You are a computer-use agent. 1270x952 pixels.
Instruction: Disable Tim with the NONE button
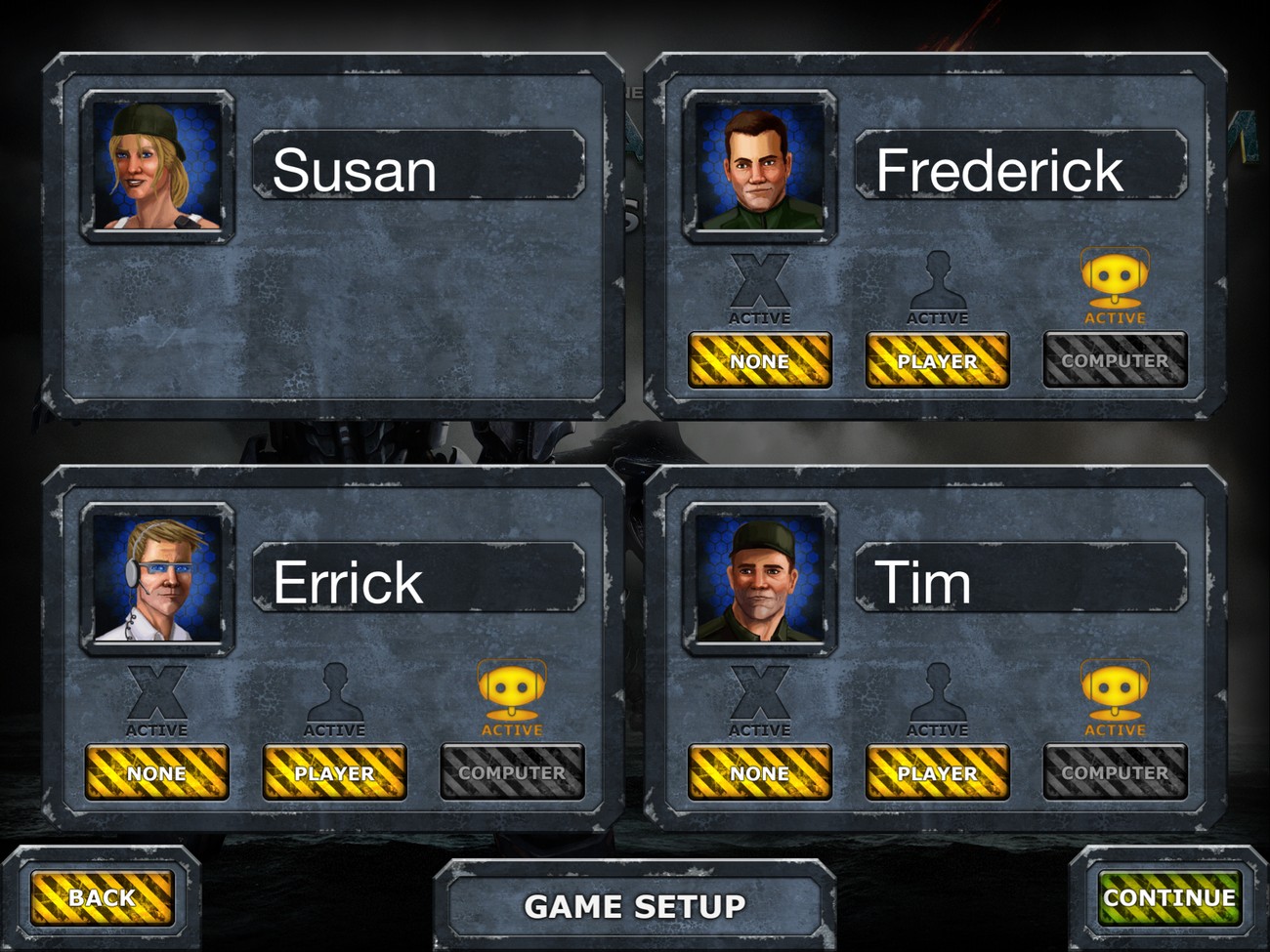pos(759,772)
